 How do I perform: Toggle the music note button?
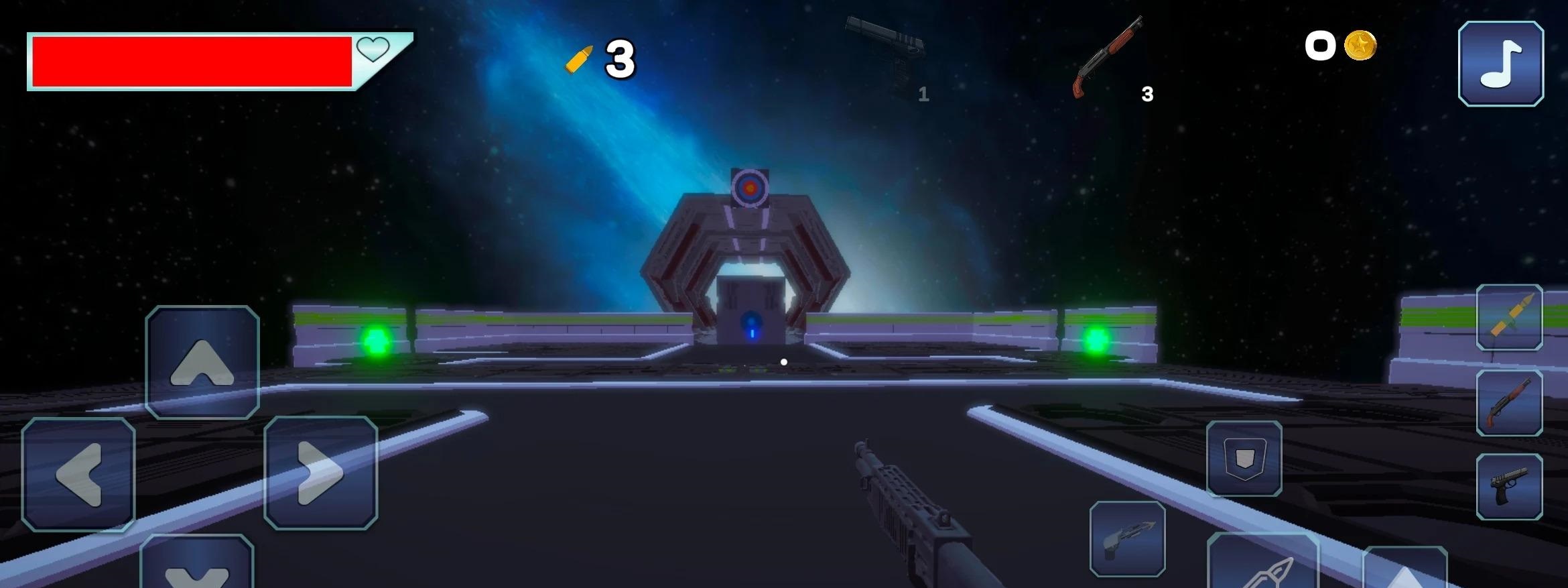(x=1501, y=64)
